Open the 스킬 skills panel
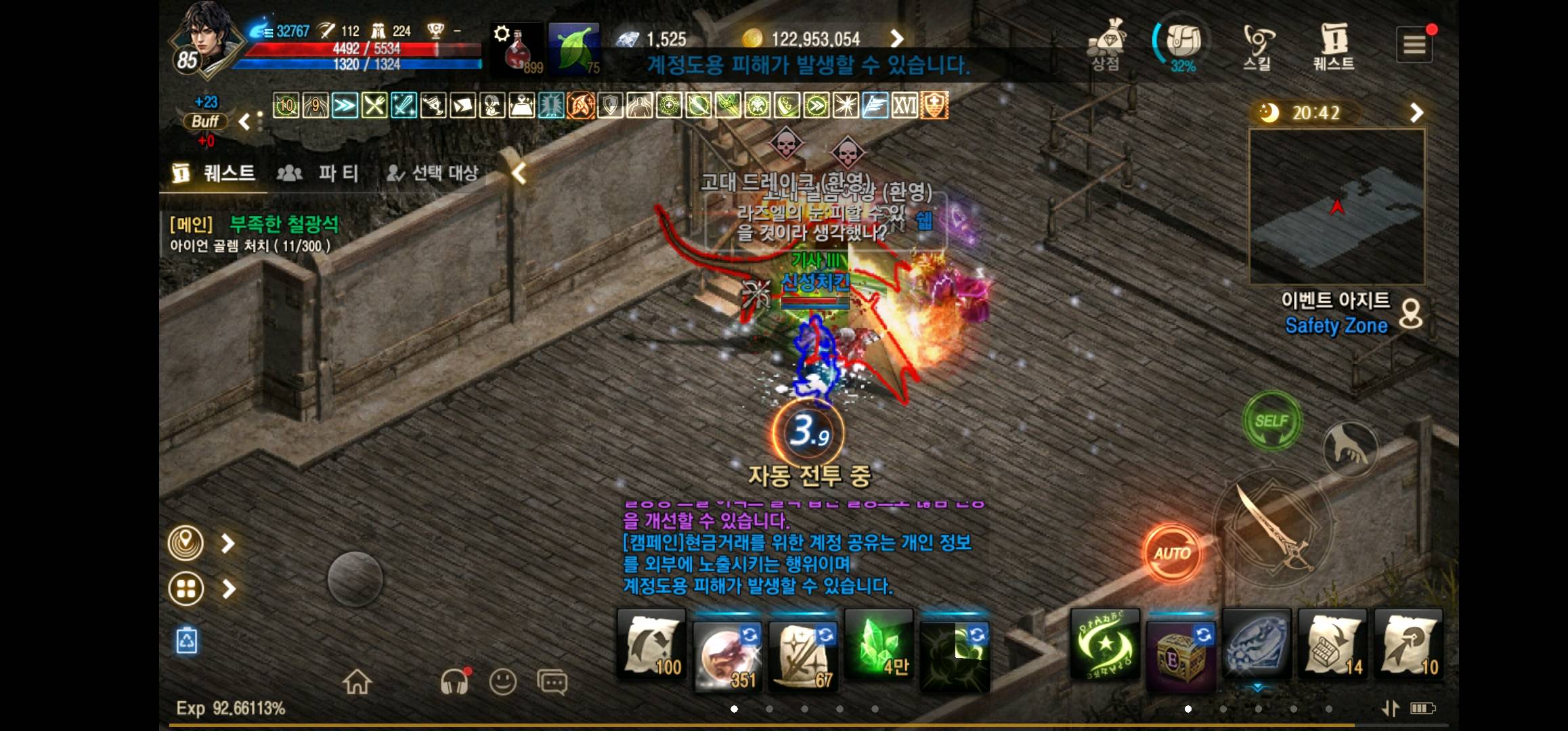1568x731 pixels. (x=1257, y=42)
